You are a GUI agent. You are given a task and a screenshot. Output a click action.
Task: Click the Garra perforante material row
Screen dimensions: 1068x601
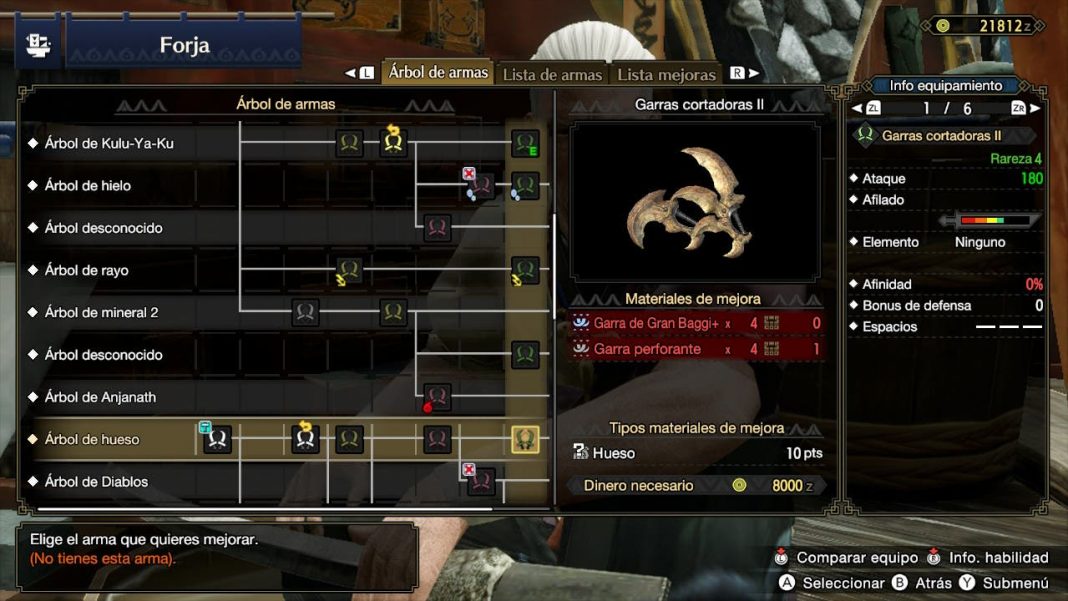pyautogui.click(x=697, y=349)
